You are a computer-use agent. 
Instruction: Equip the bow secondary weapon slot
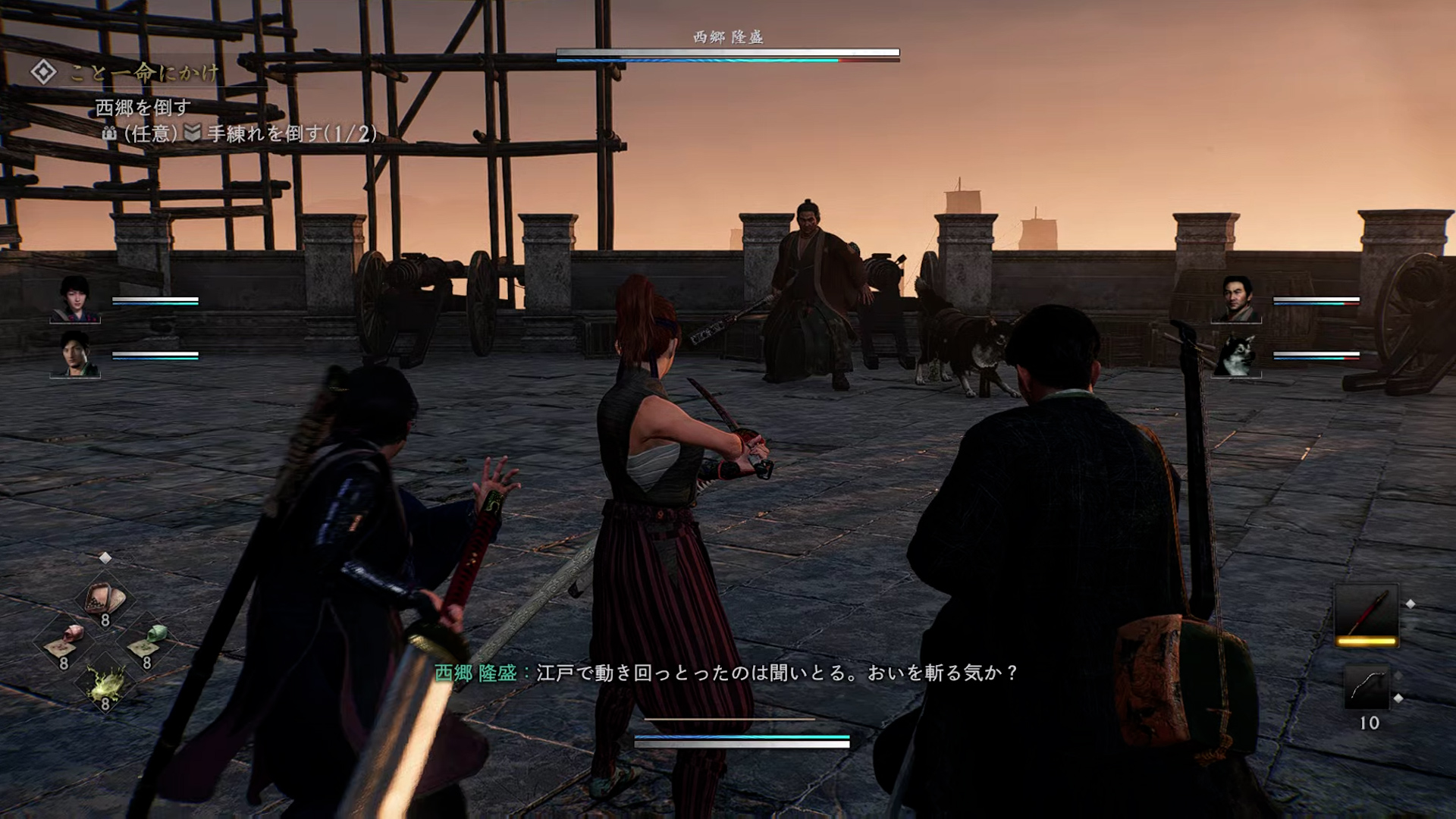pyautogui.click(x=1366, y=687)
